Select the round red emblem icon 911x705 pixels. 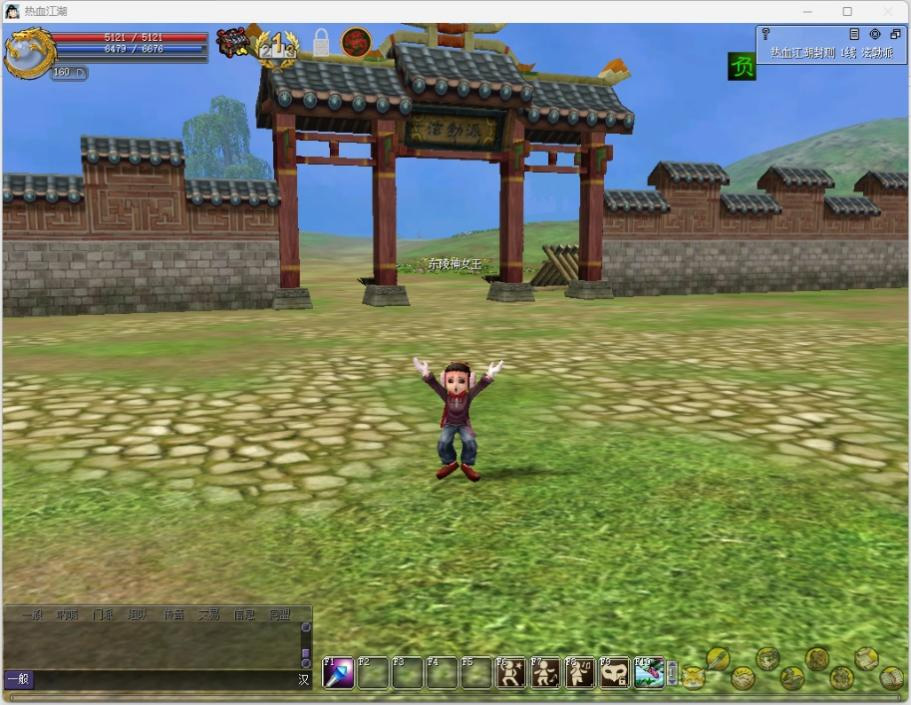pos(356,42)
